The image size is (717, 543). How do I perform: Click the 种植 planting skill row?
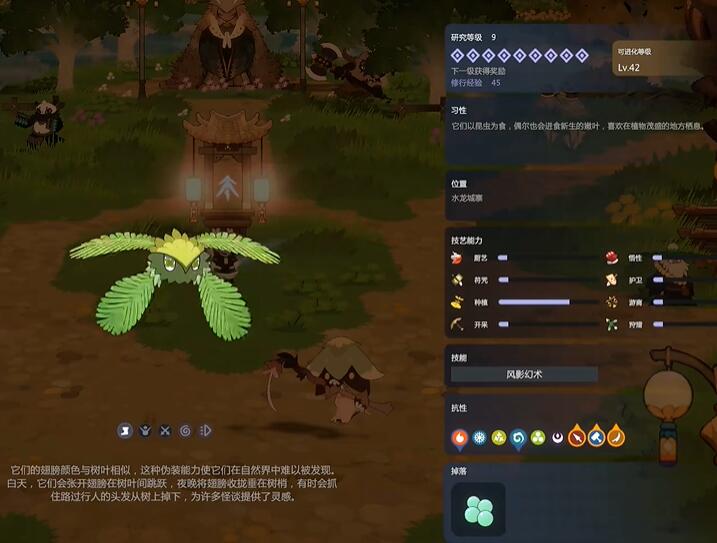coord(520,302)
